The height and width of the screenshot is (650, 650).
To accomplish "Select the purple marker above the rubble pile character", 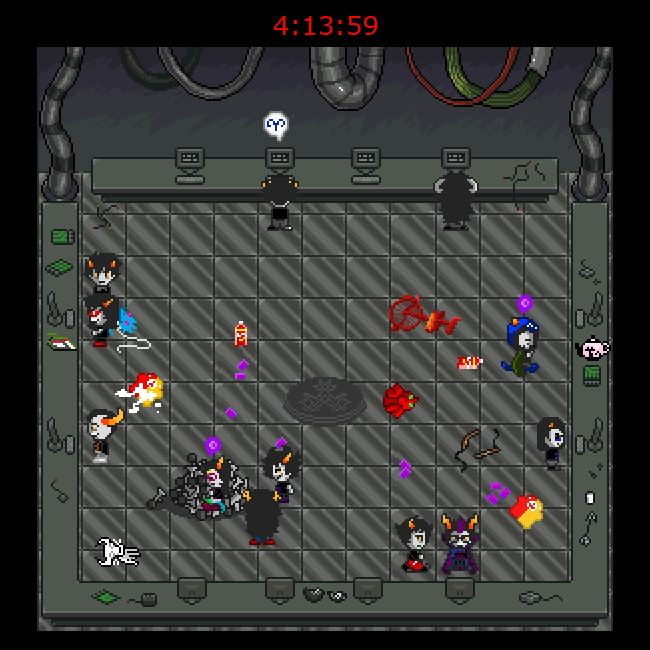I will (x=212, y=445).
